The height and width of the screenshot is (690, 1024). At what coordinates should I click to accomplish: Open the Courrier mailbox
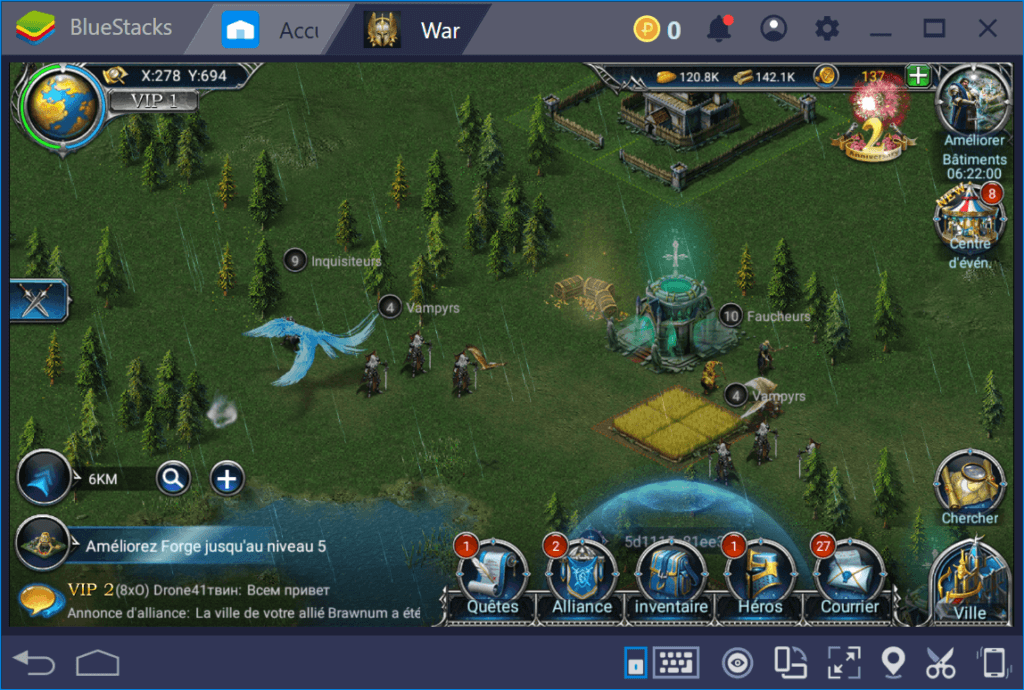tap(849, 579)
